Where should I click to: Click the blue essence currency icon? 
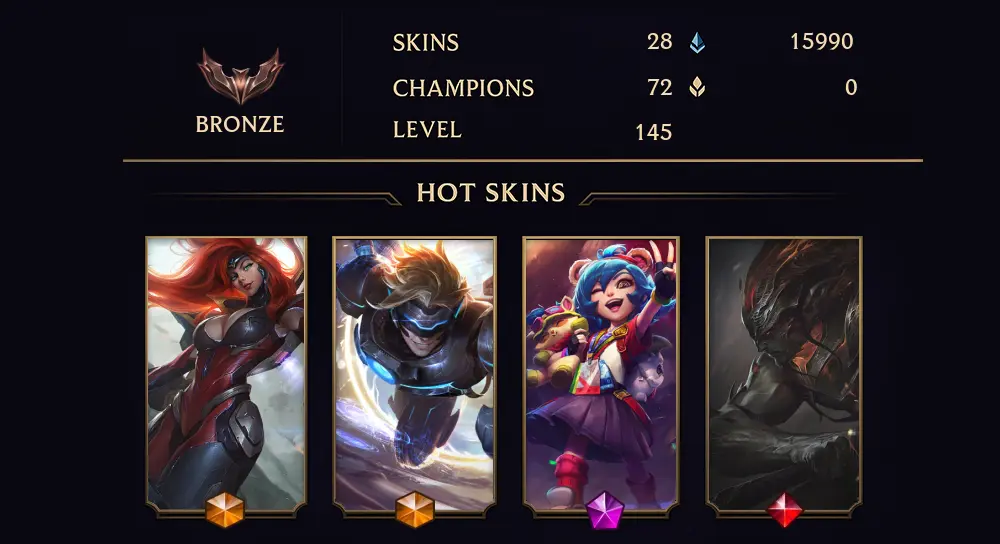[x=697, y=42]
